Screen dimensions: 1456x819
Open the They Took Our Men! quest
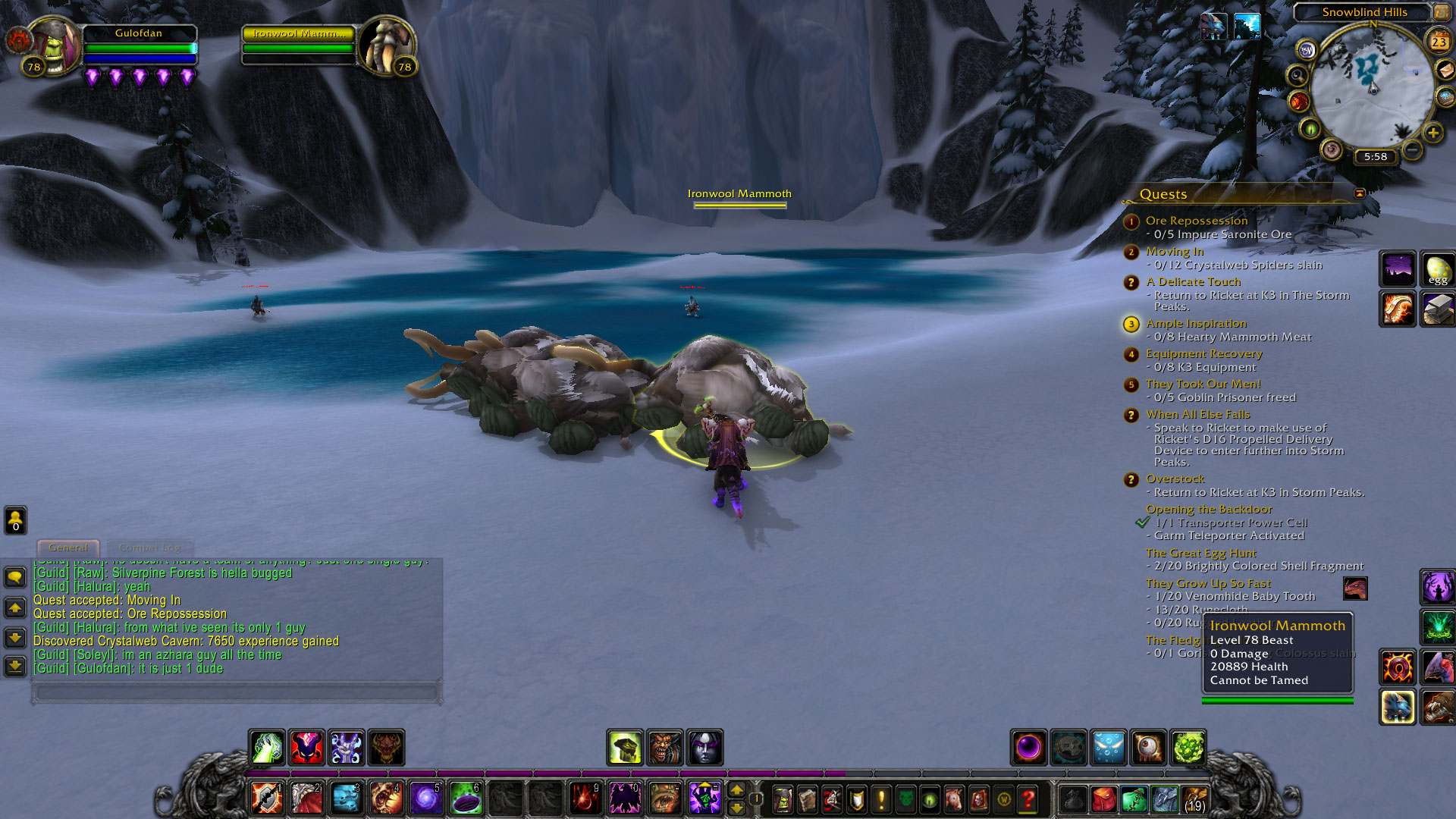tap(1203, 384)
